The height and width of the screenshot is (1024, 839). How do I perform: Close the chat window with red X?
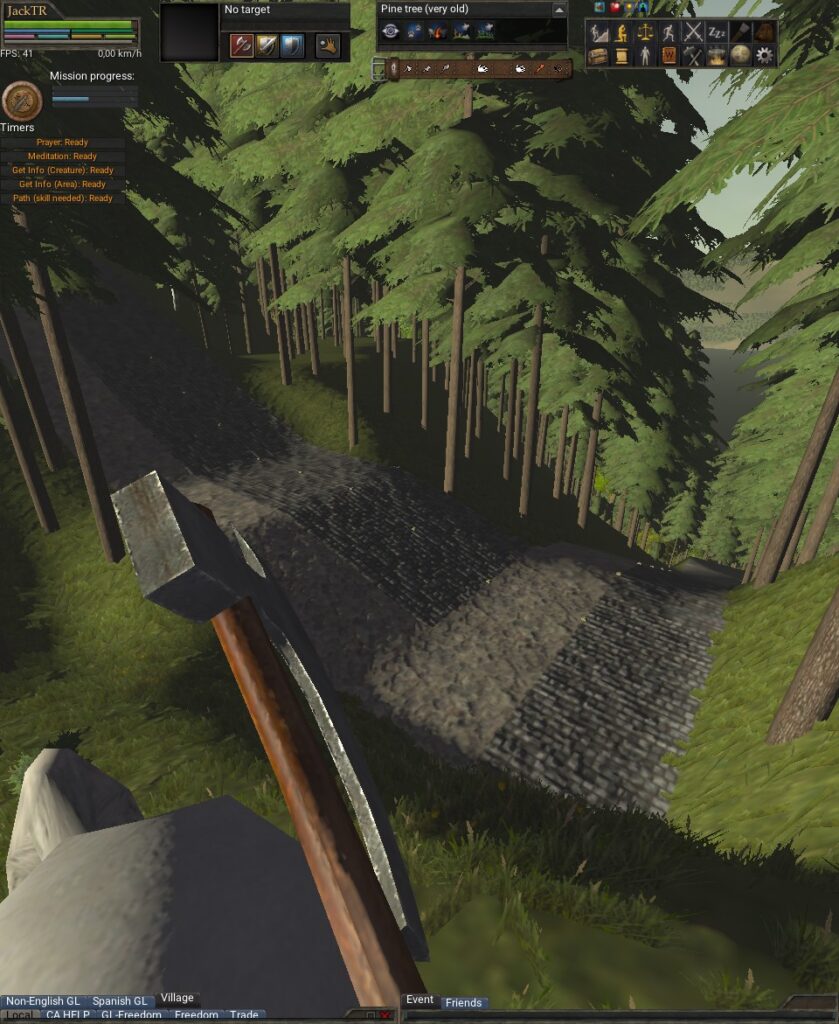tap(385, 1016)
